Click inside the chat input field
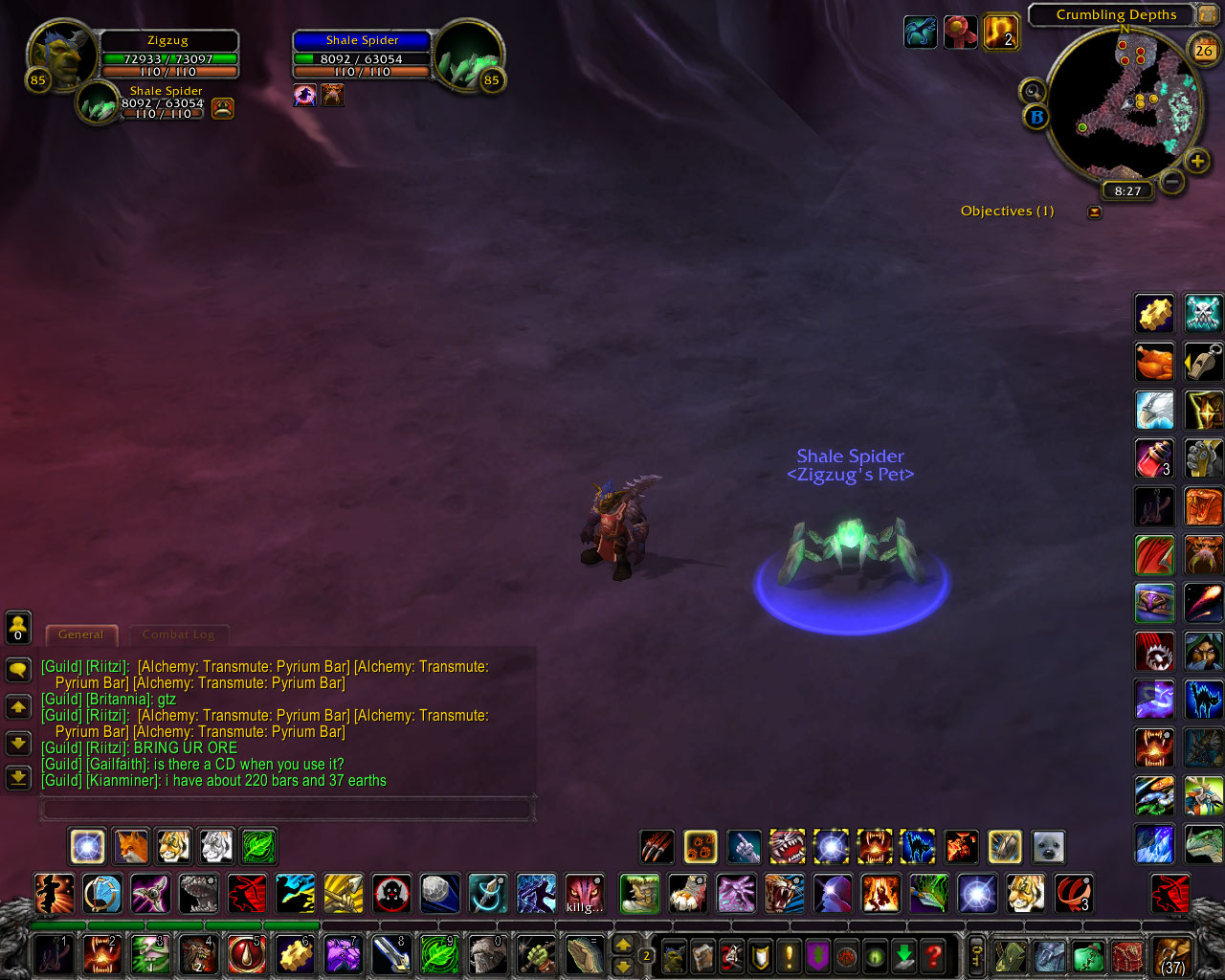 (x=287, y=809)
